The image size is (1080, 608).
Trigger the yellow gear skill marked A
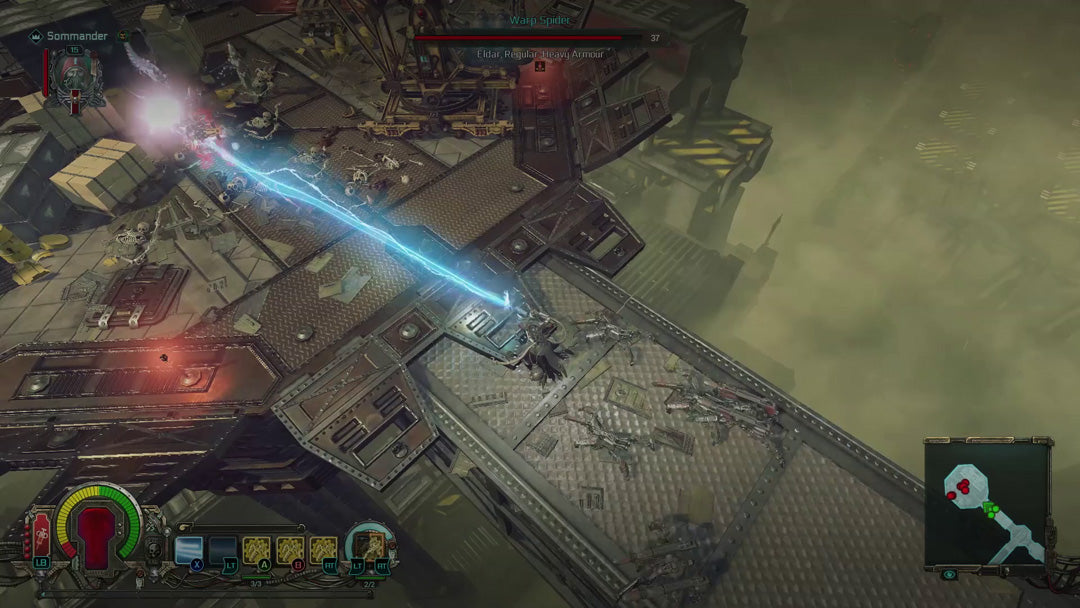coord(257,549)
